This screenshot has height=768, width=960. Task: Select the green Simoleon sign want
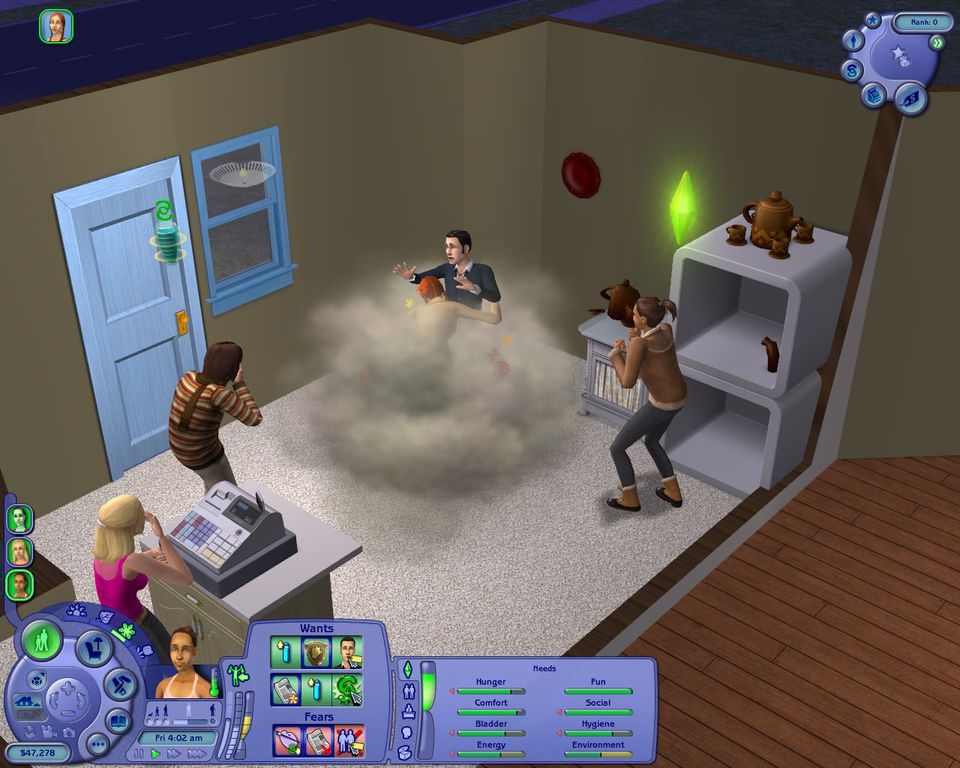point(348,689)
